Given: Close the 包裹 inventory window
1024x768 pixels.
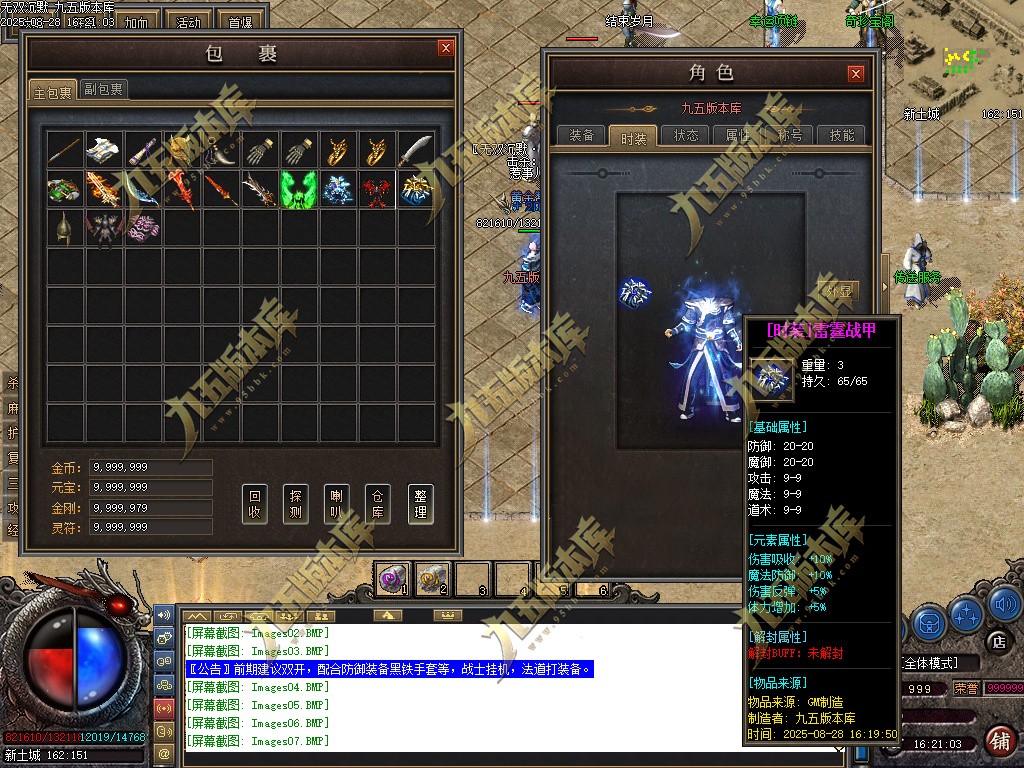Looking at the screenshot, I should coord(446,48).
